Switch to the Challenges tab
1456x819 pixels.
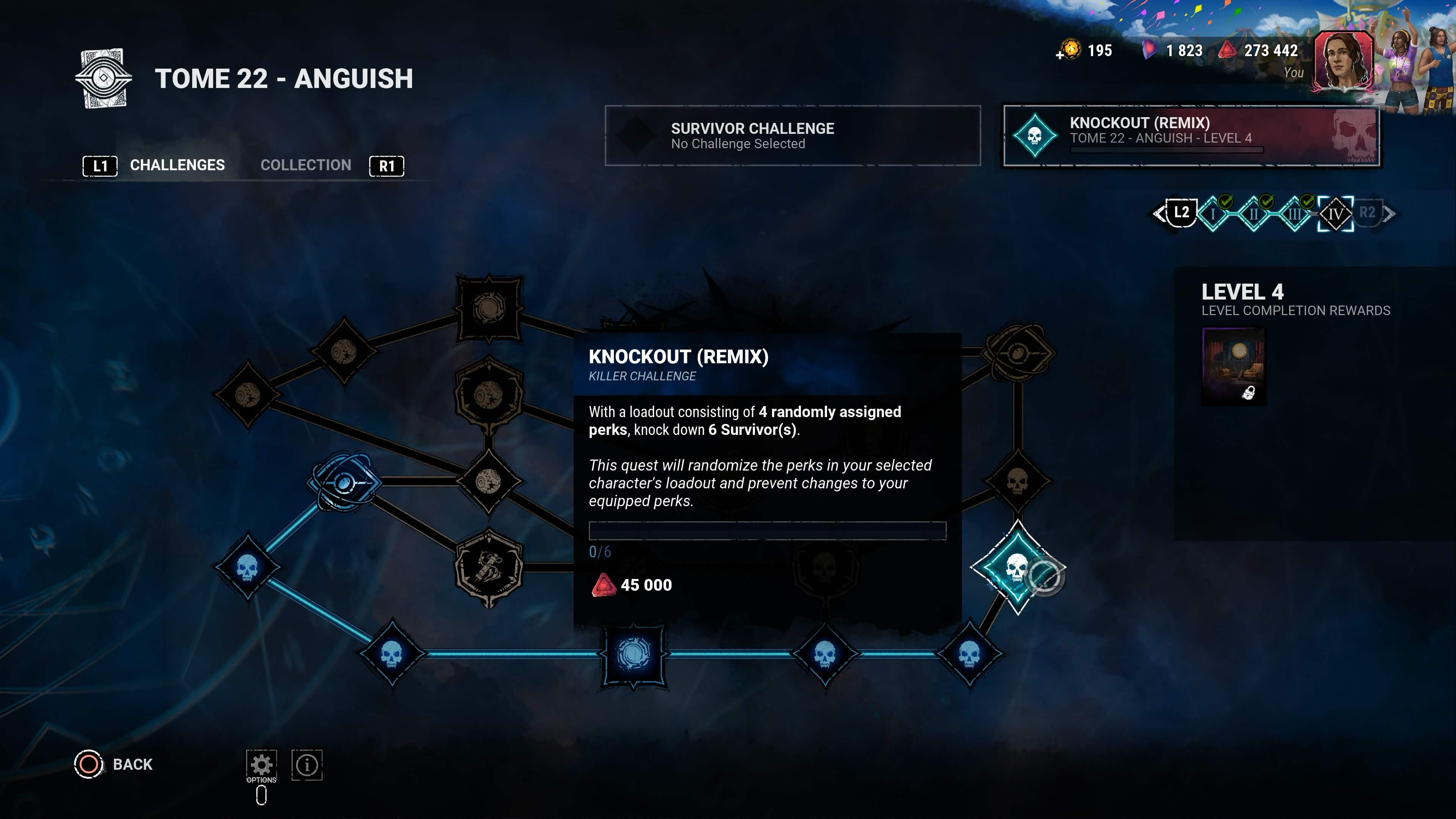pyautogui.click(x=177, y=165)
